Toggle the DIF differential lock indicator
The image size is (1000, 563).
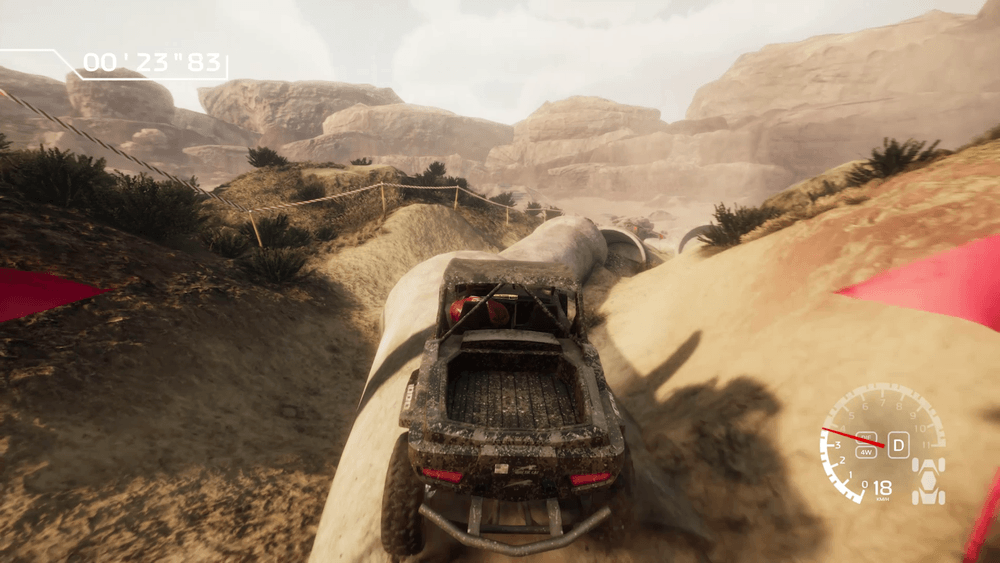coord(866,436)
